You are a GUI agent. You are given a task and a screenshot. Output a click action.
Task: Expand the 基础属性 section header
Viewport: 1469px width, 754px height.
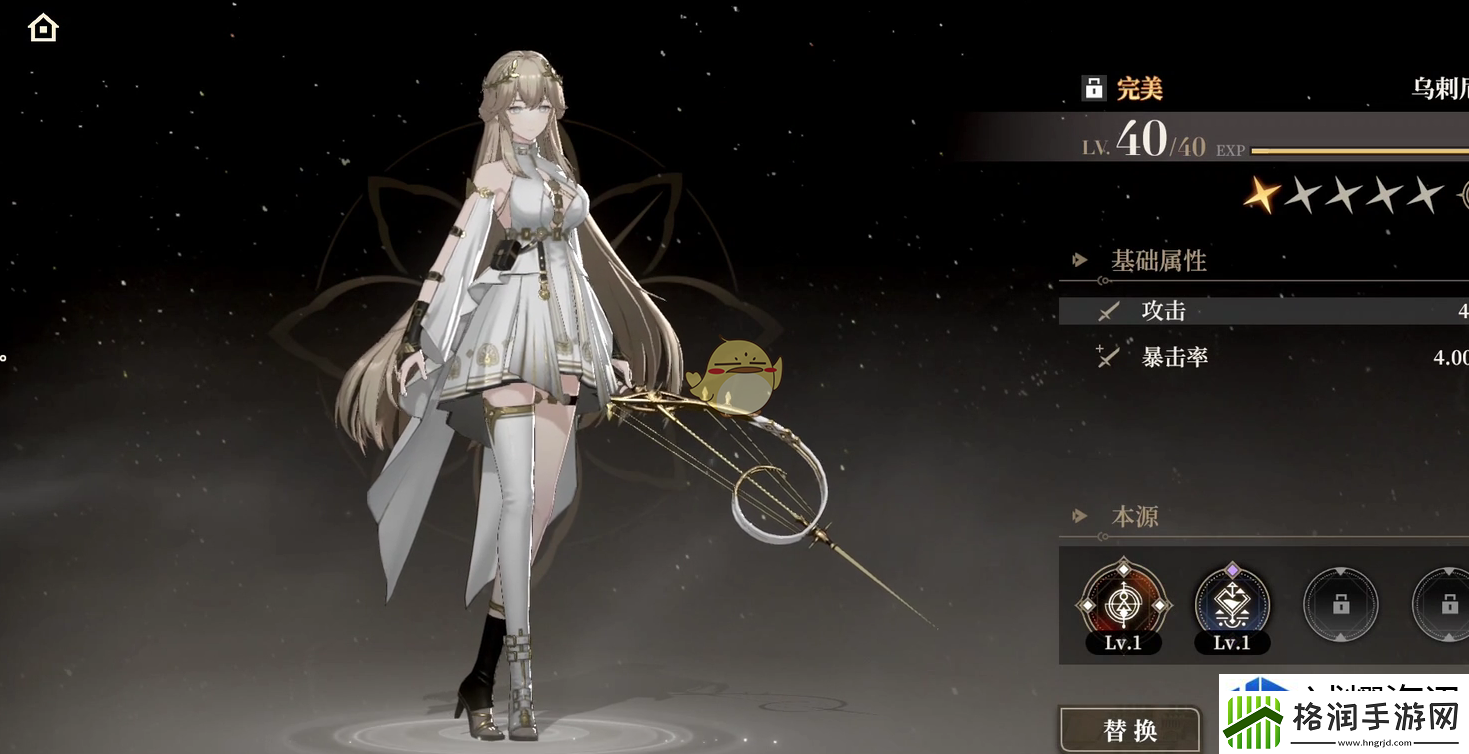pos(1158,261)
